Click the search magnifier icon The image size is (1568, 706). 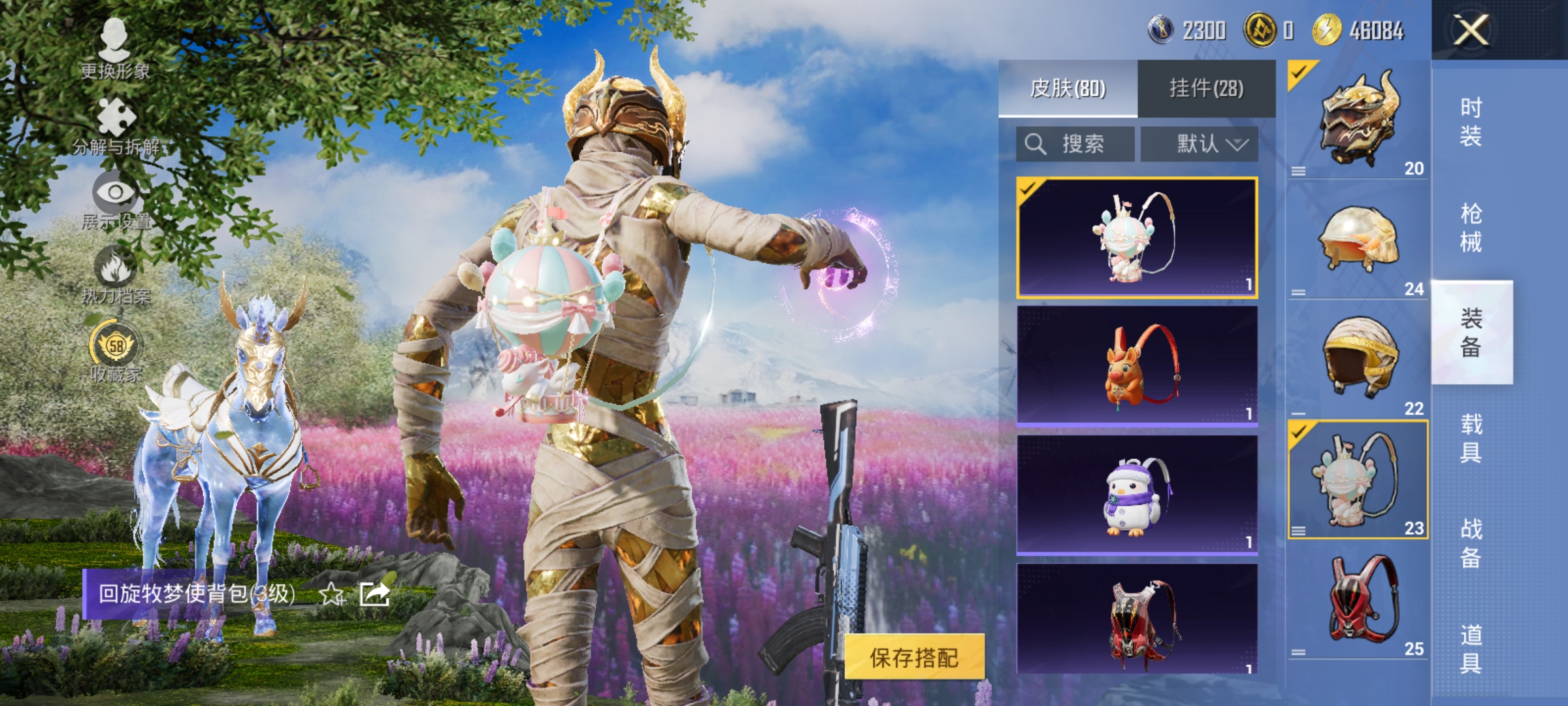pyautogui.click(x=1034, y=143)
